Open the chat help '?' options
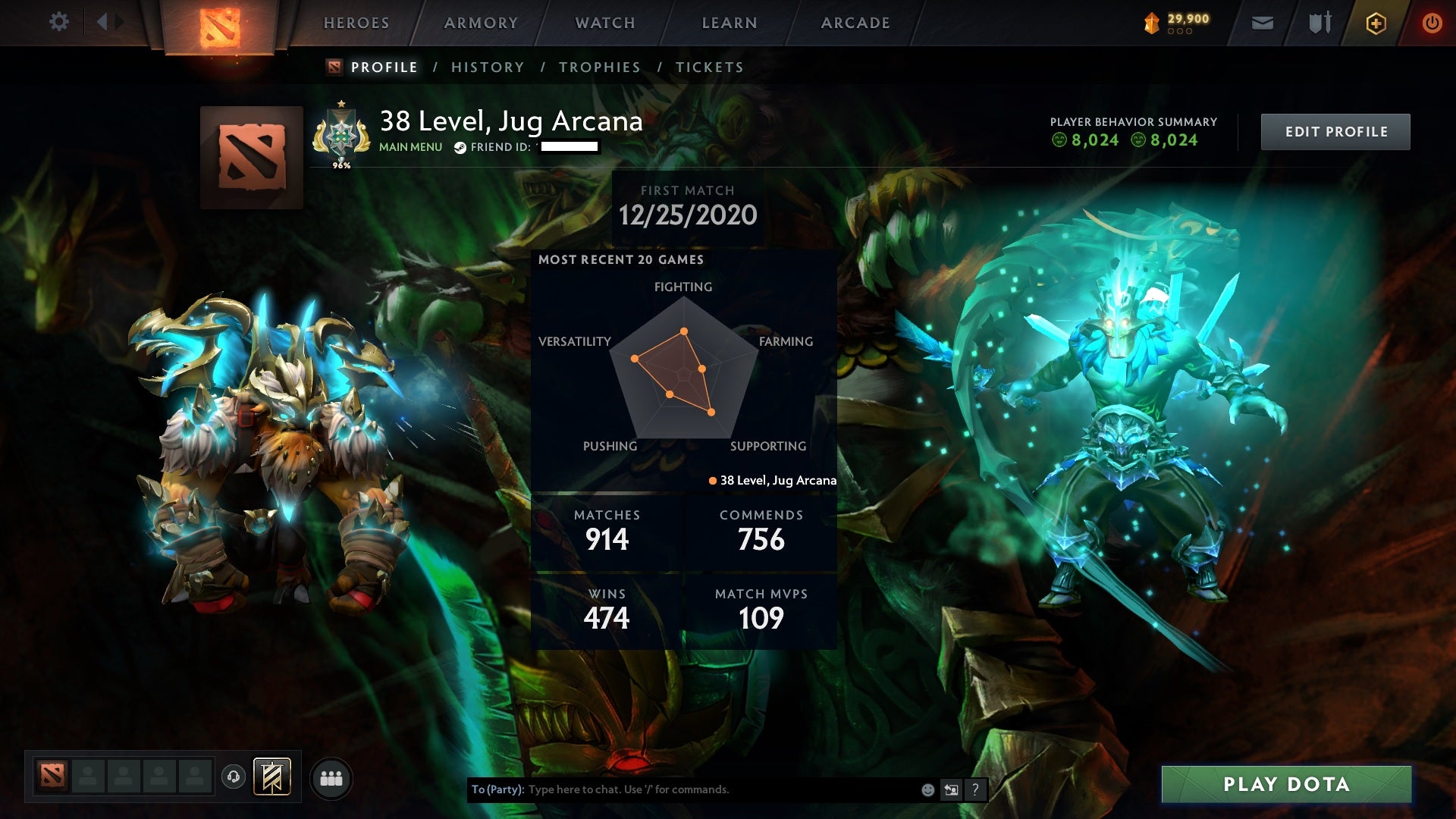 (975, 789)
